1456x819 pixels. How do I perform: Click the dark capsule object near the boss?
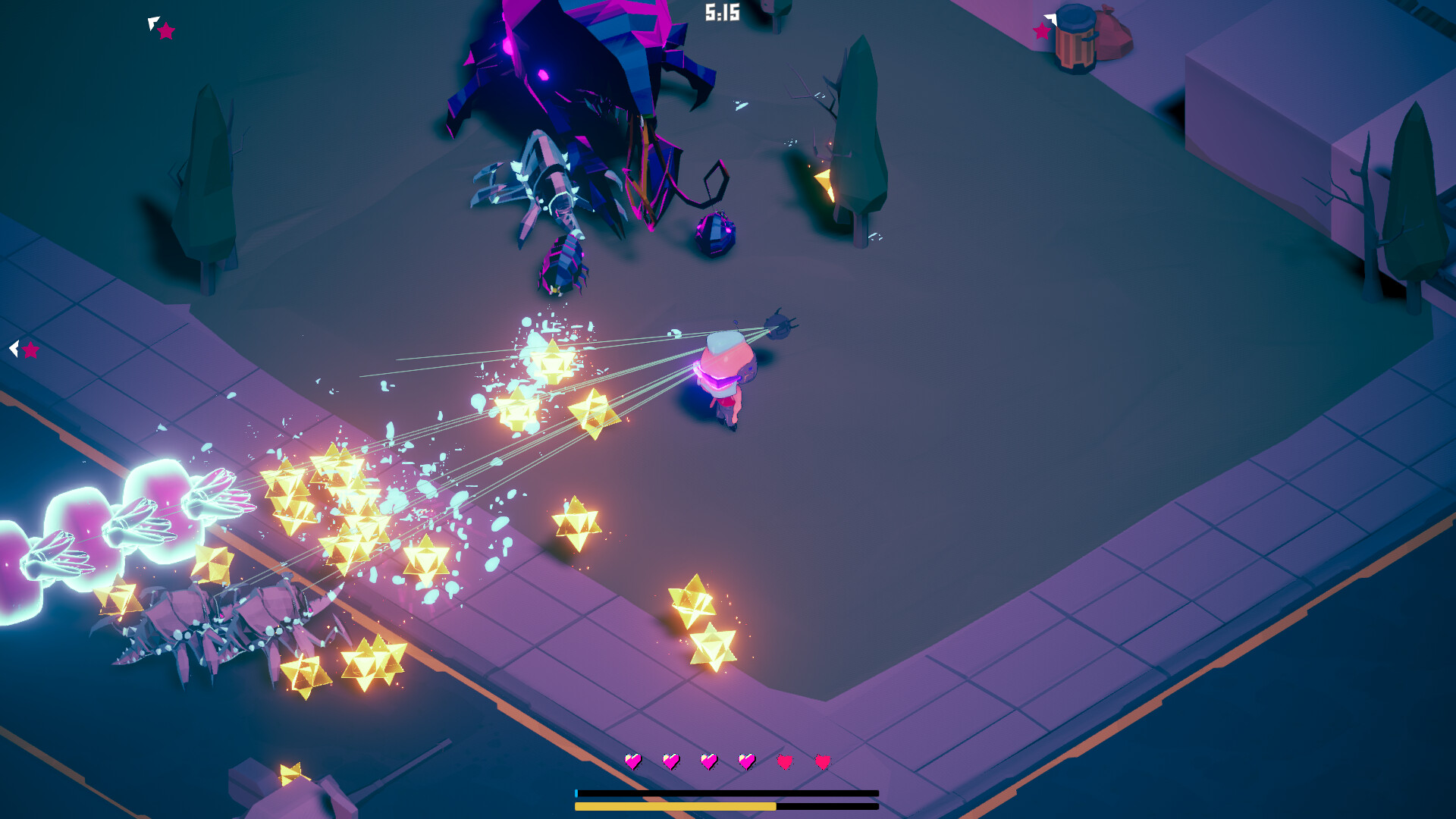pyautogui.click(x=714, y=237)
